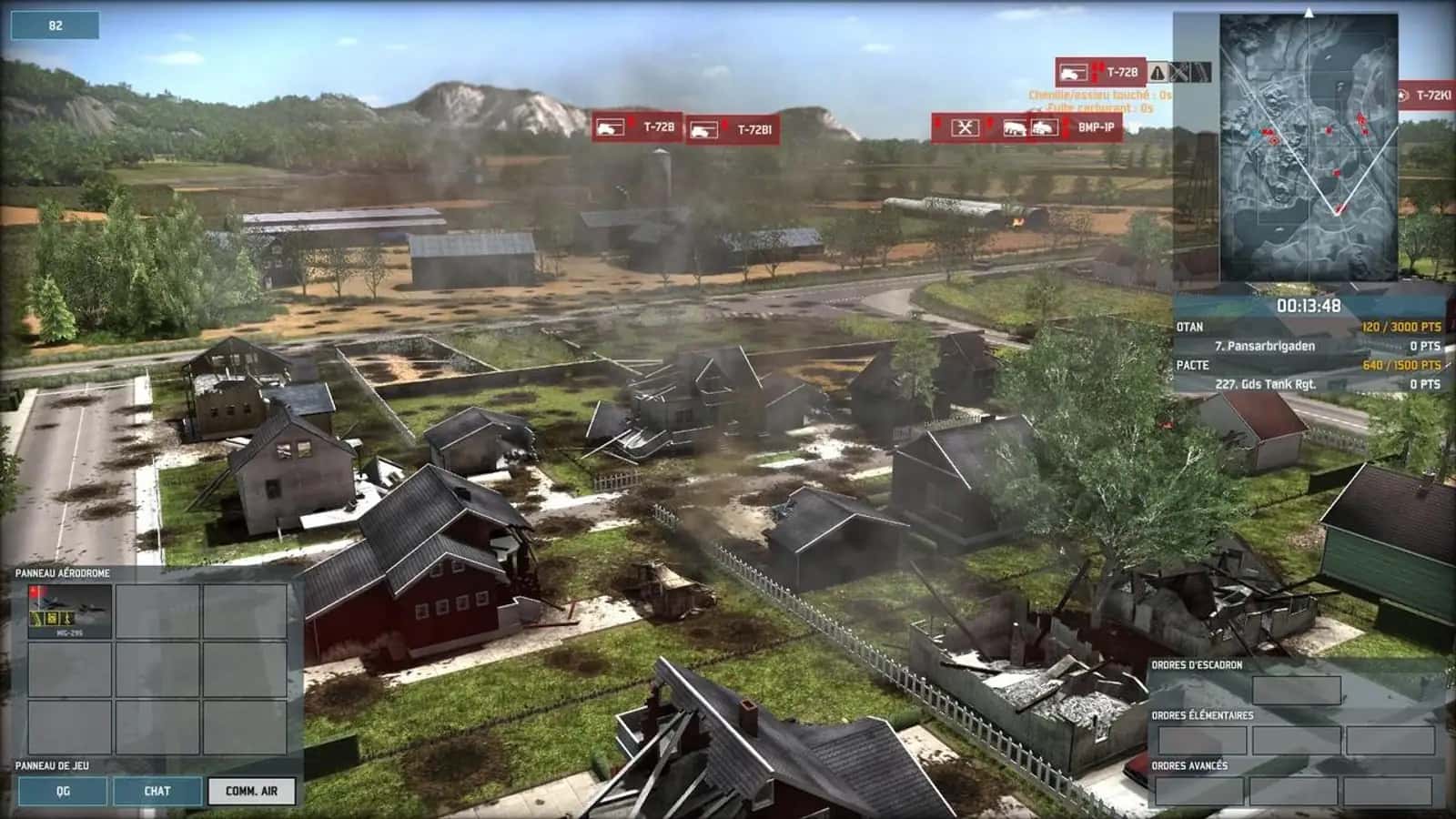Toggle the white striped status icon beside T-72B
The height and width of the screenshot is (819, 1456).
(x=1201, y=72)
